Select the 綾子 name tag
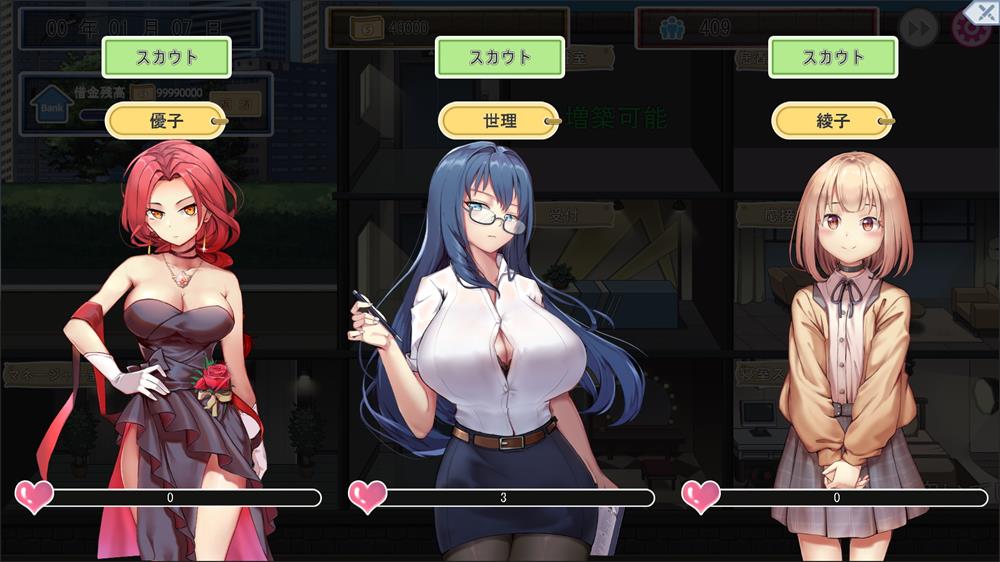 [x=832, y=121]
